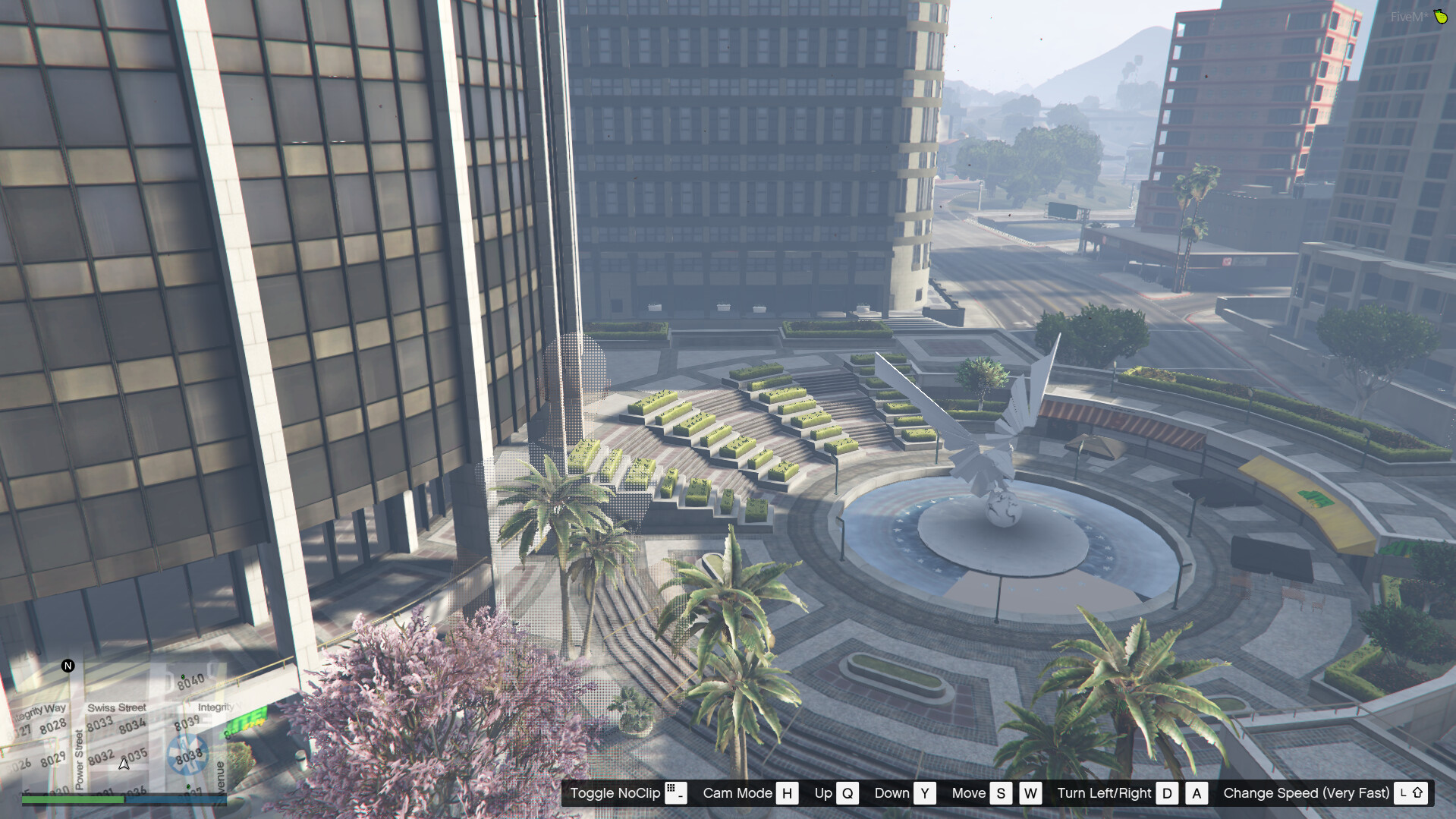Viewport: 1456px width, 819px height.
Task: Click the black N compass indicator on the minimap
Action: pyautogui.click(x=68, y=666)
